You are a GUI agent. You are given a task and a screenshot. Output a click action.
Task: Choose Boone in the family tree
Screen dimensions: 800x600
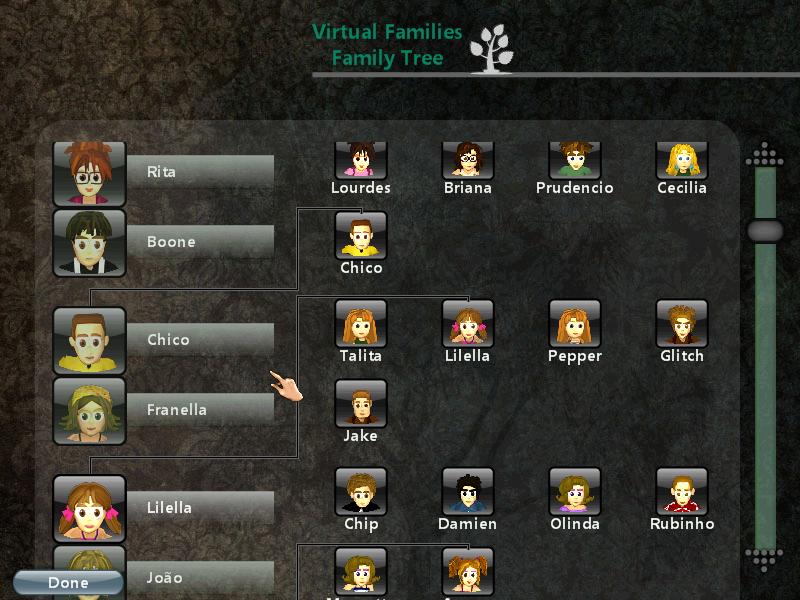coord(165,242)
